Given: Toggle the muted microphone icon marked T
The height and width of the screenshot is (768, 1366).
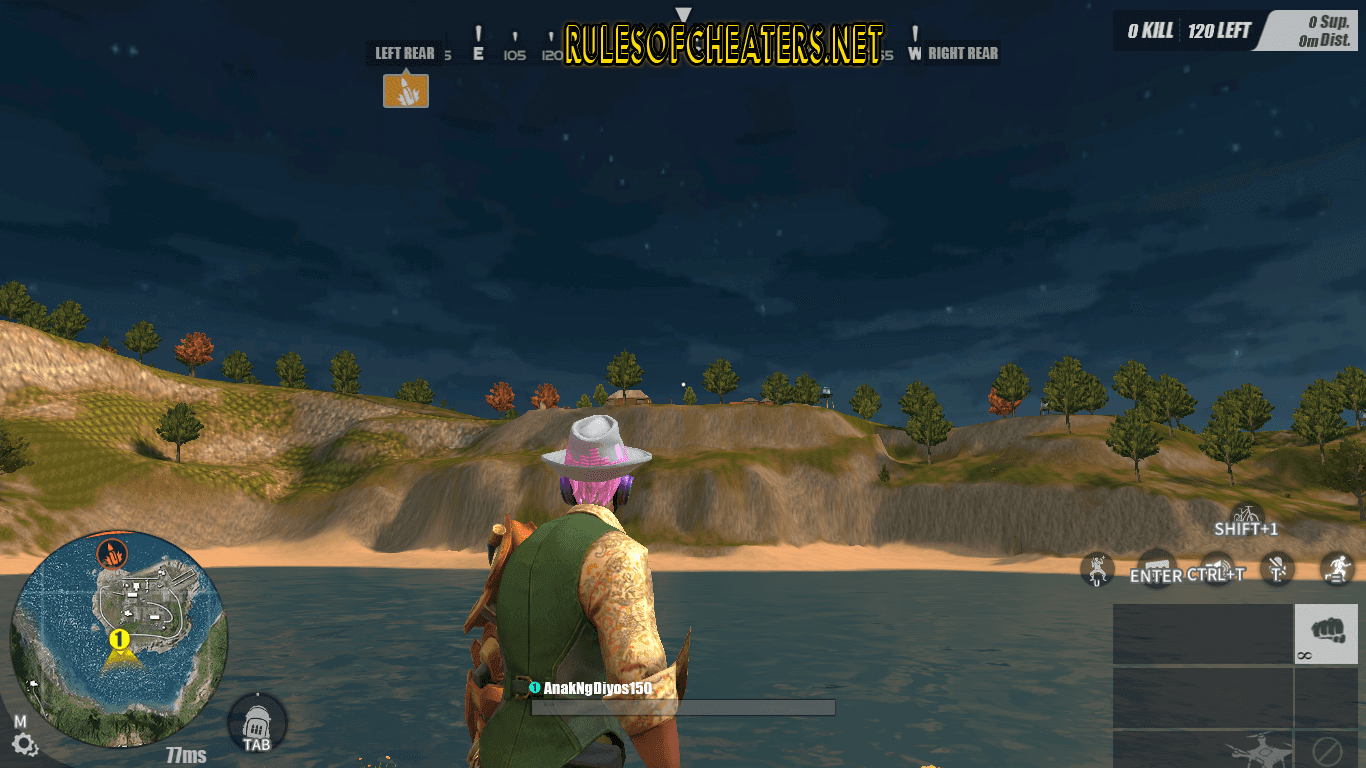Looking at the screenshot, I should 1277,568.
